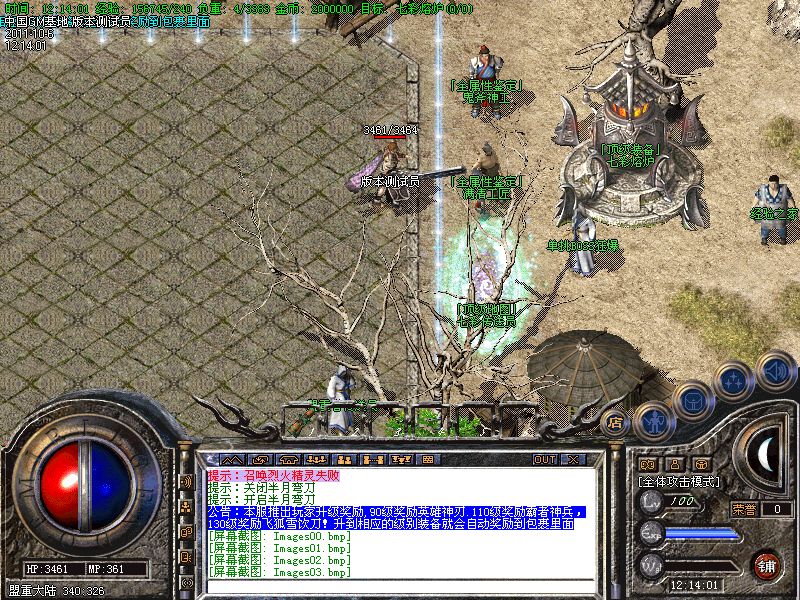Click the OUT button above chat
Screen dimensions: 800x600
pyautogui.click(x=544, y=459)
